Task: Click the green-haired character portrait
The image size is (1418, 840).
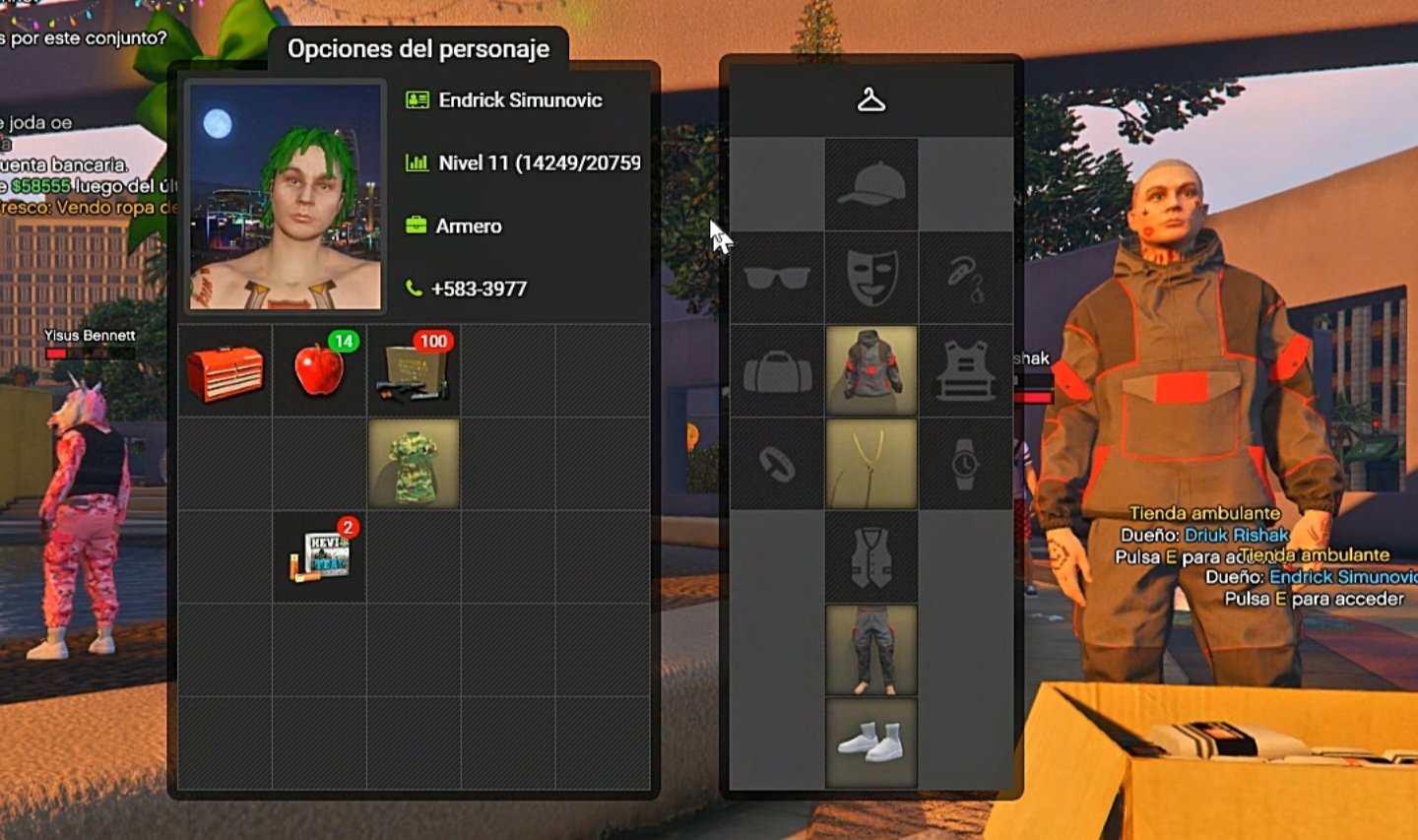Action: click(x=286, y=196)
